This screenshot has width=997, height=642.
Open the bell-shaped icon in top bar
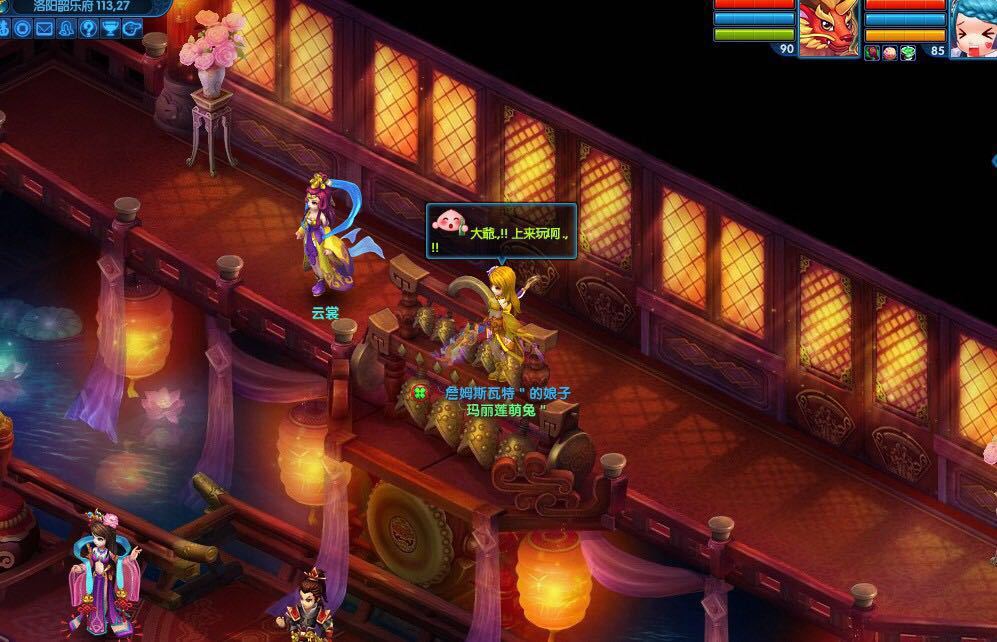(66, 28)
